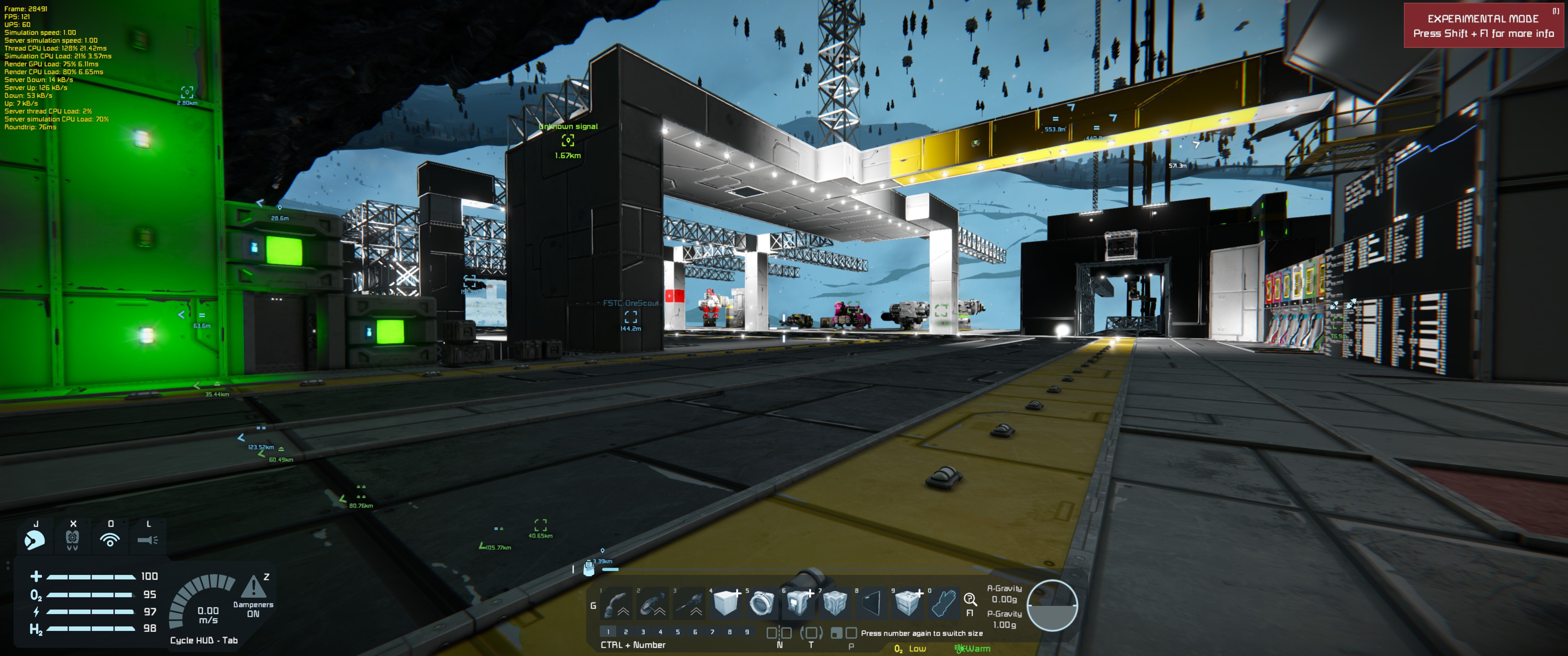1568x656 pixels.
Task: Open the magnifier help icon
Action: pyautogui.click(x=970, y=600)
